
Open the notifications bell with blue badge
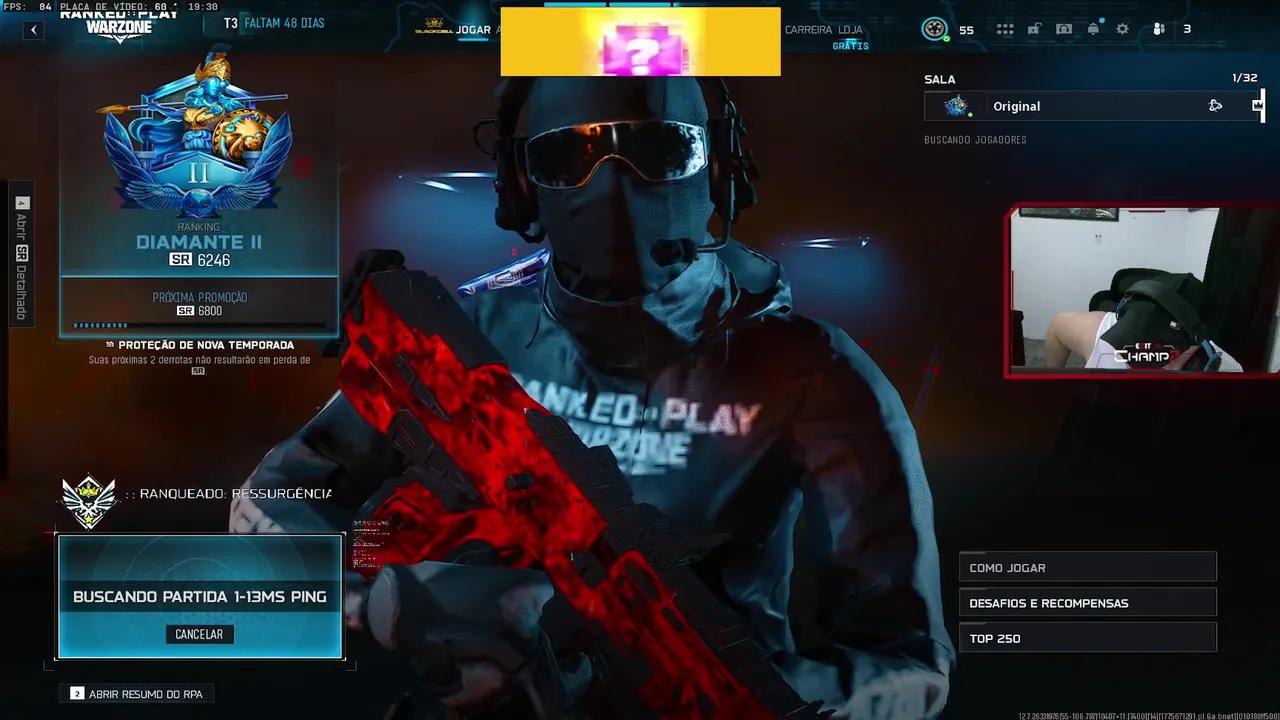coord(1093,29)
